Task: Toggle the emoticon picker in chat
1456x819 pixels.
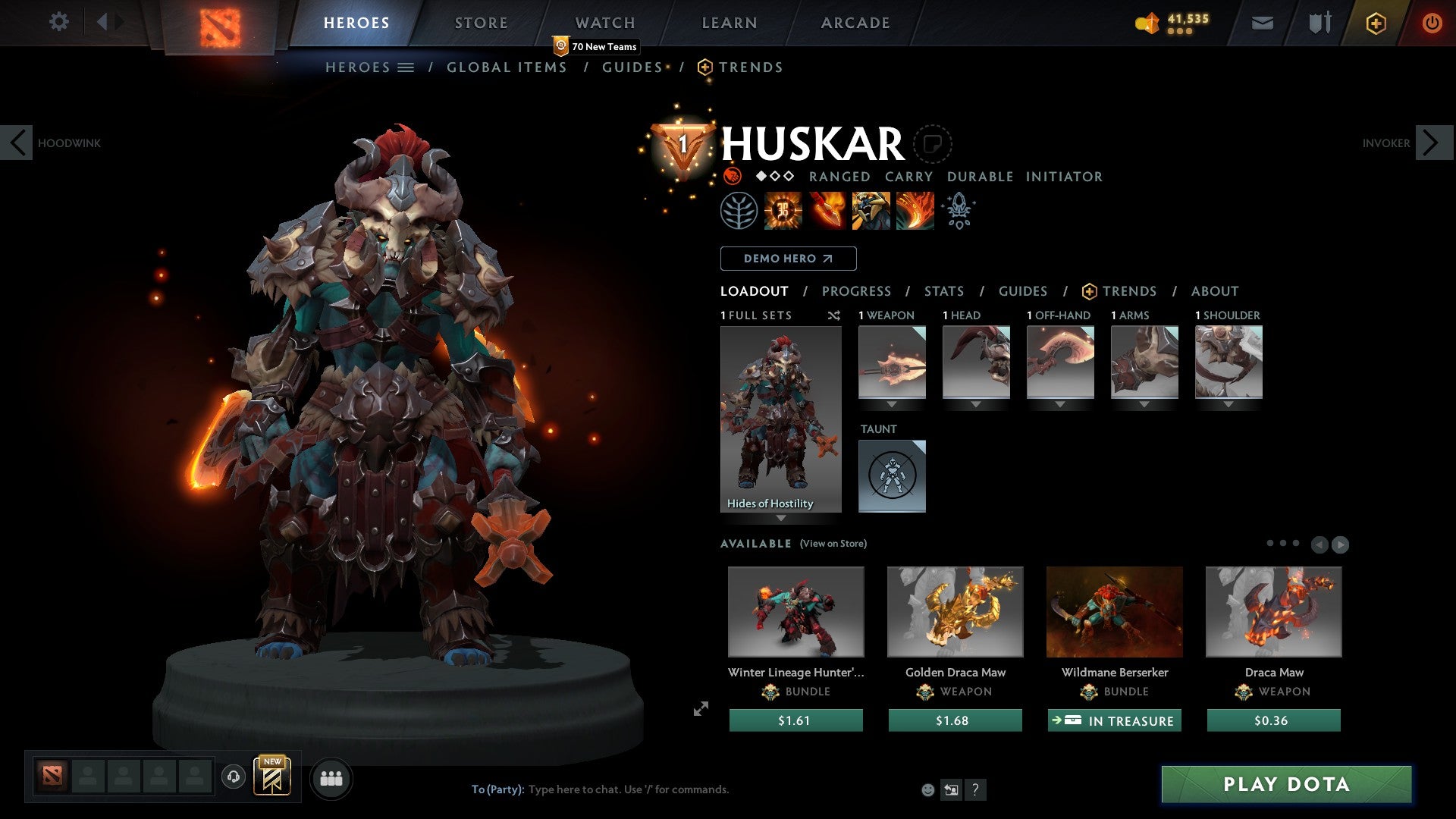Action: 927,789
